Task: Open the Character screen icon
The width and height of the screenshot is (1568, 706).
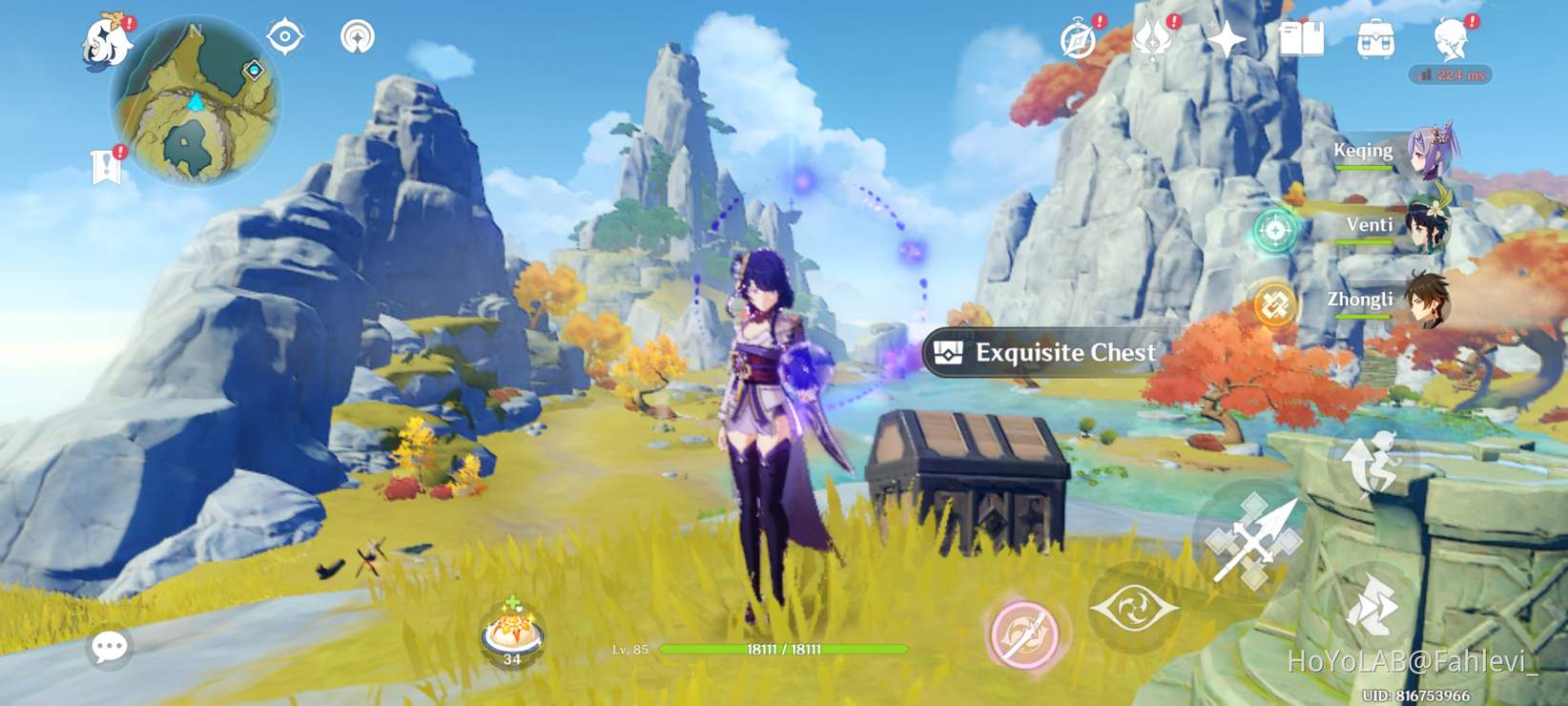Action: [1450, 36]
